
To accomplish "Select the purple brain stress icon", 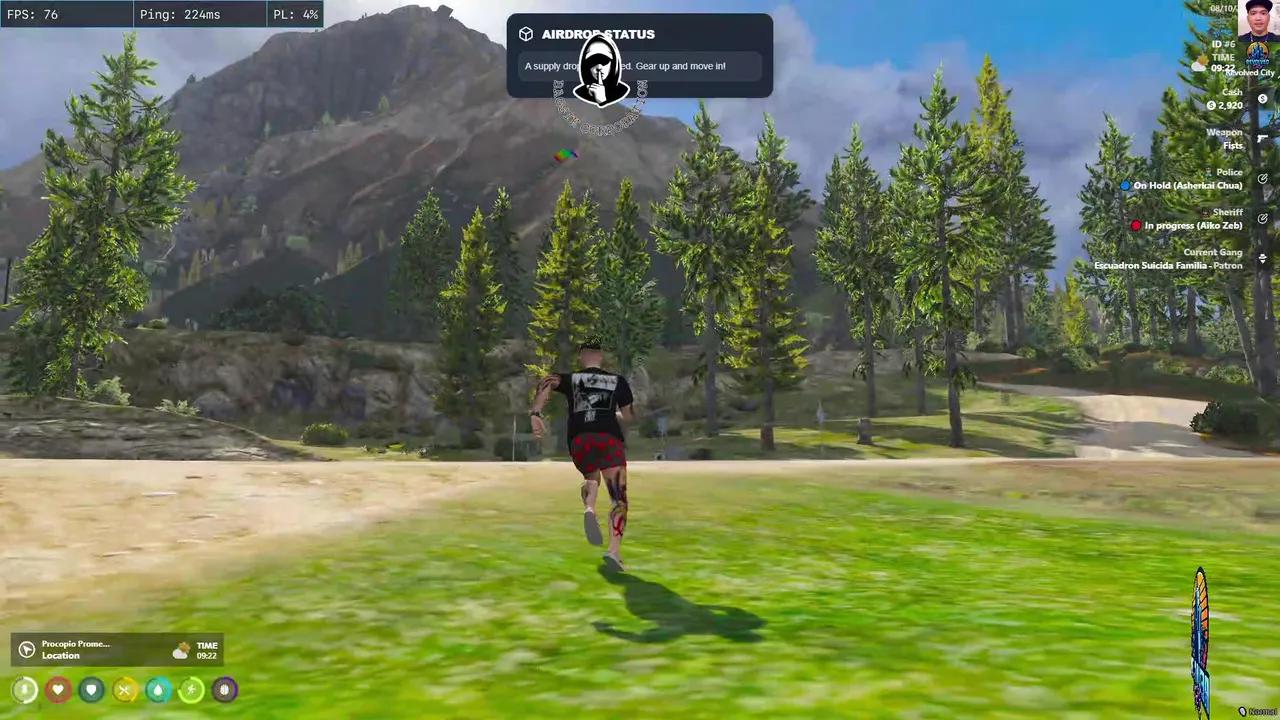I will point(224,689).
